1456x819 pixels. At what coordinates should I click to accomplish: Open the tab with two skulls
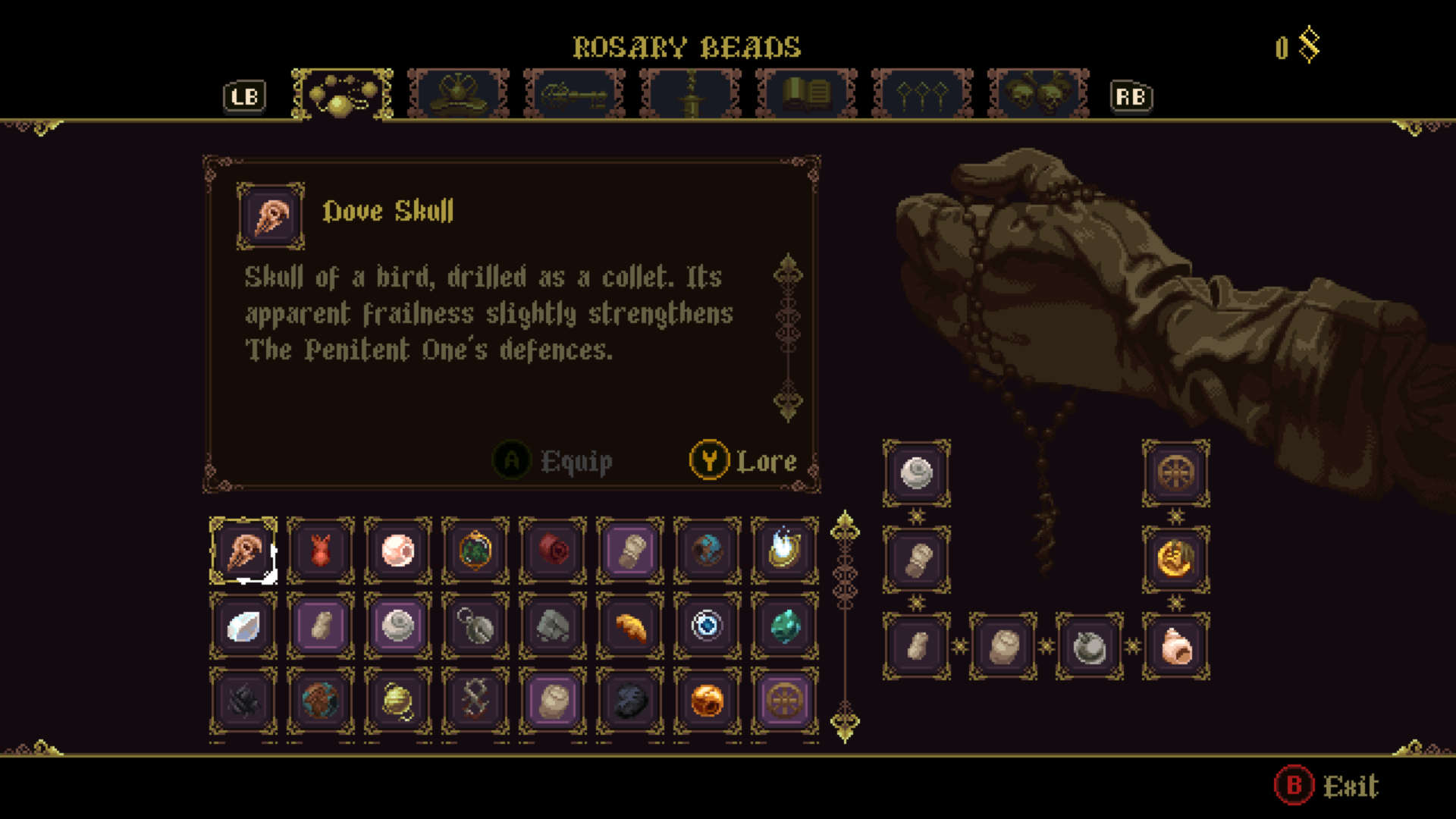tap(1038, 95)
